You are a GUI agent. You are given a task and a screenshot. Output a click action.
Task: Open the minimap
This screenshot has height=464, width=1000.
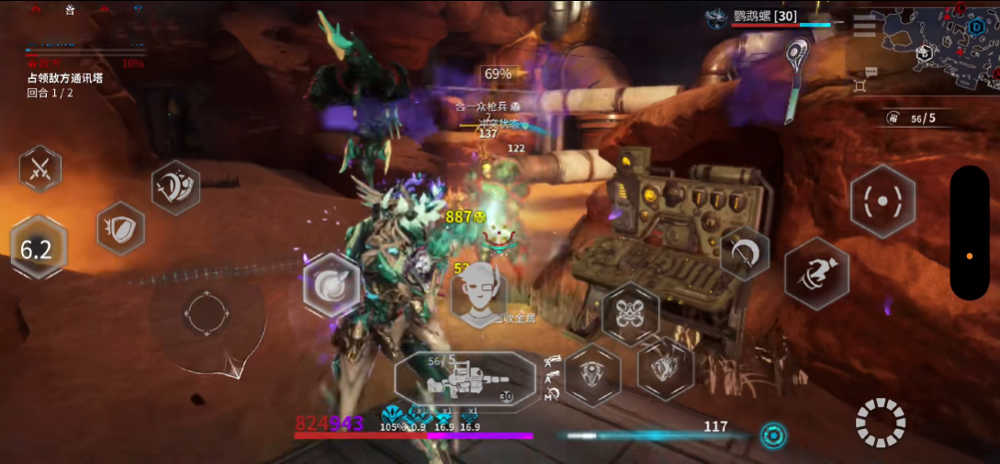[938, 48]
